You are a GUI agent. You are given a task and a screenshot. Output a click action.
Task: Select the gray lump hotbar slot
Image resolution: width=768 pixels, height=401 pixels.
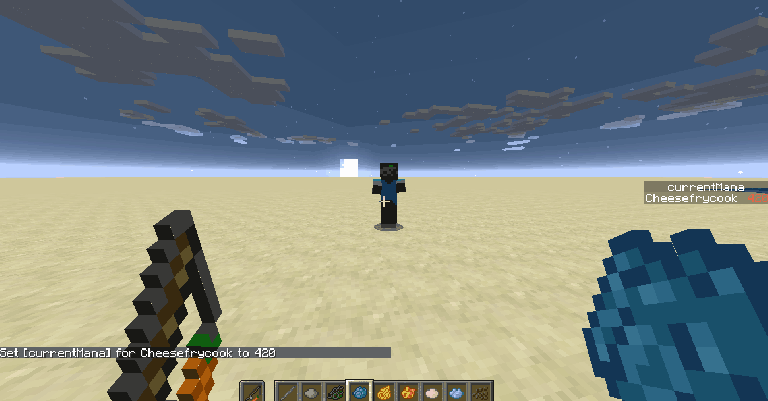click(311, 392)
